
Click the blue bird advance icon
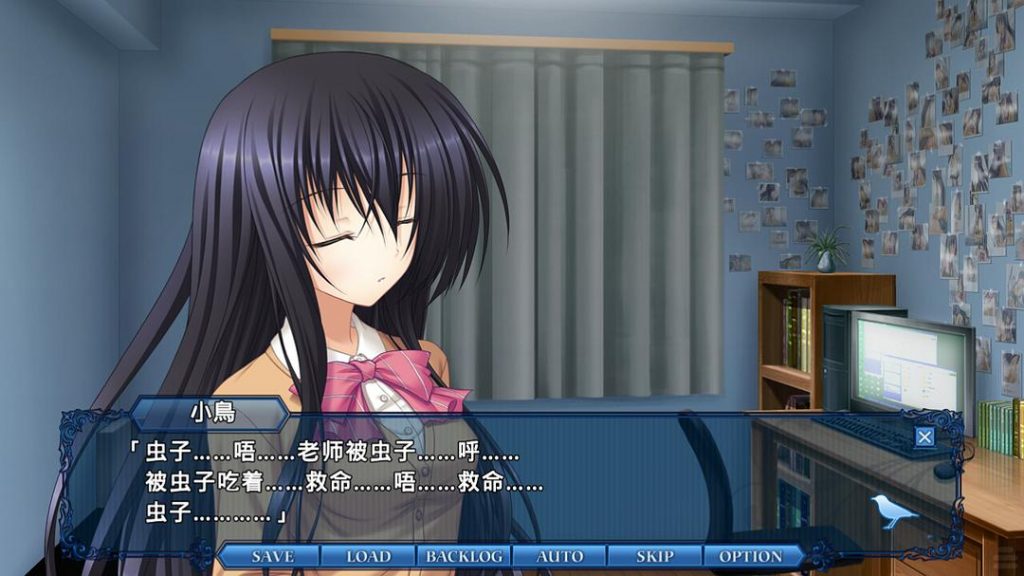[894, 510]
